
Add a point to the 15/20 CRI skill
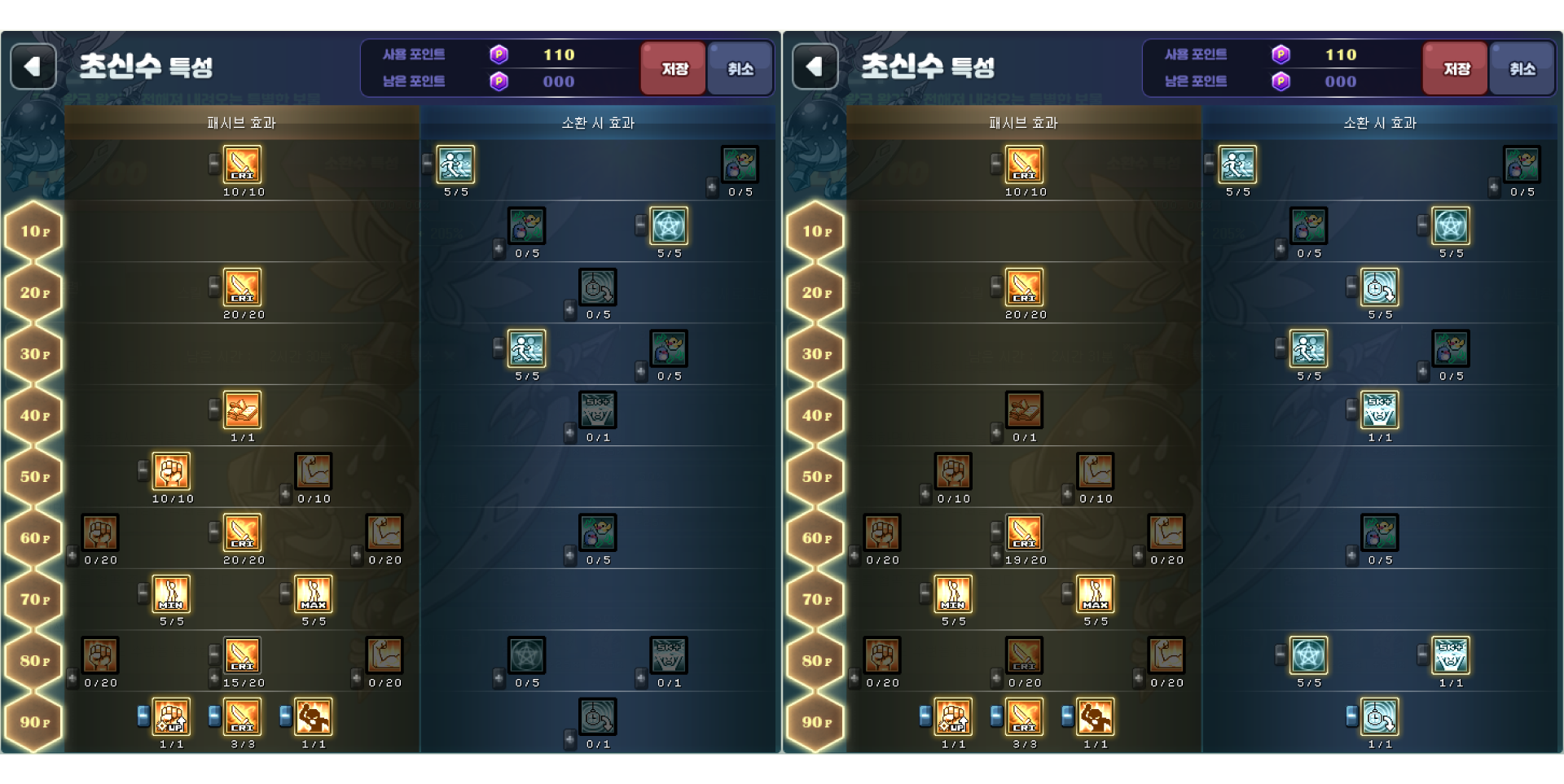pos(214,677)
